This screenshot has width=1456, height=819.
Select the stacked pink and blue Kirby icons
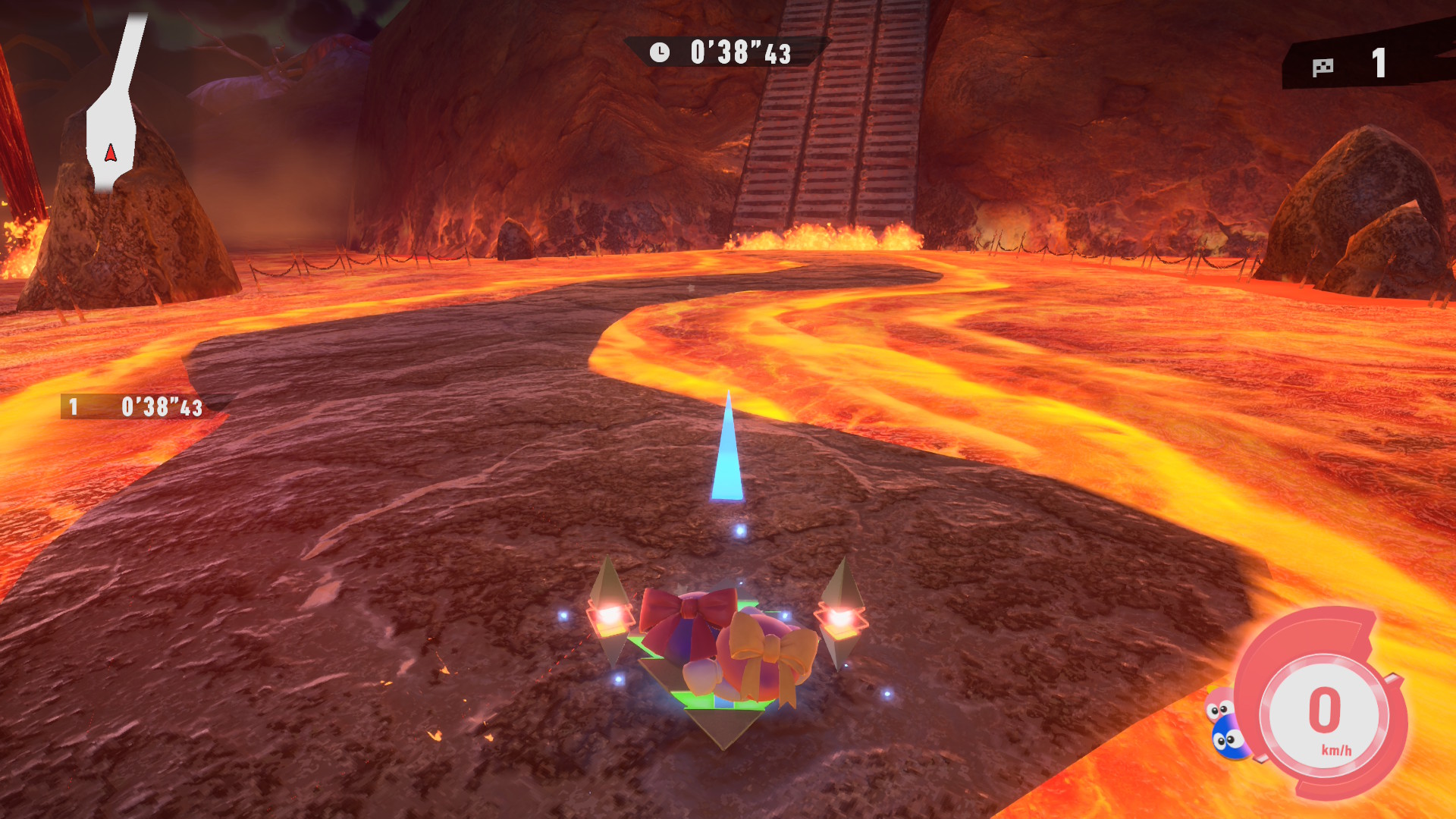1224,725
